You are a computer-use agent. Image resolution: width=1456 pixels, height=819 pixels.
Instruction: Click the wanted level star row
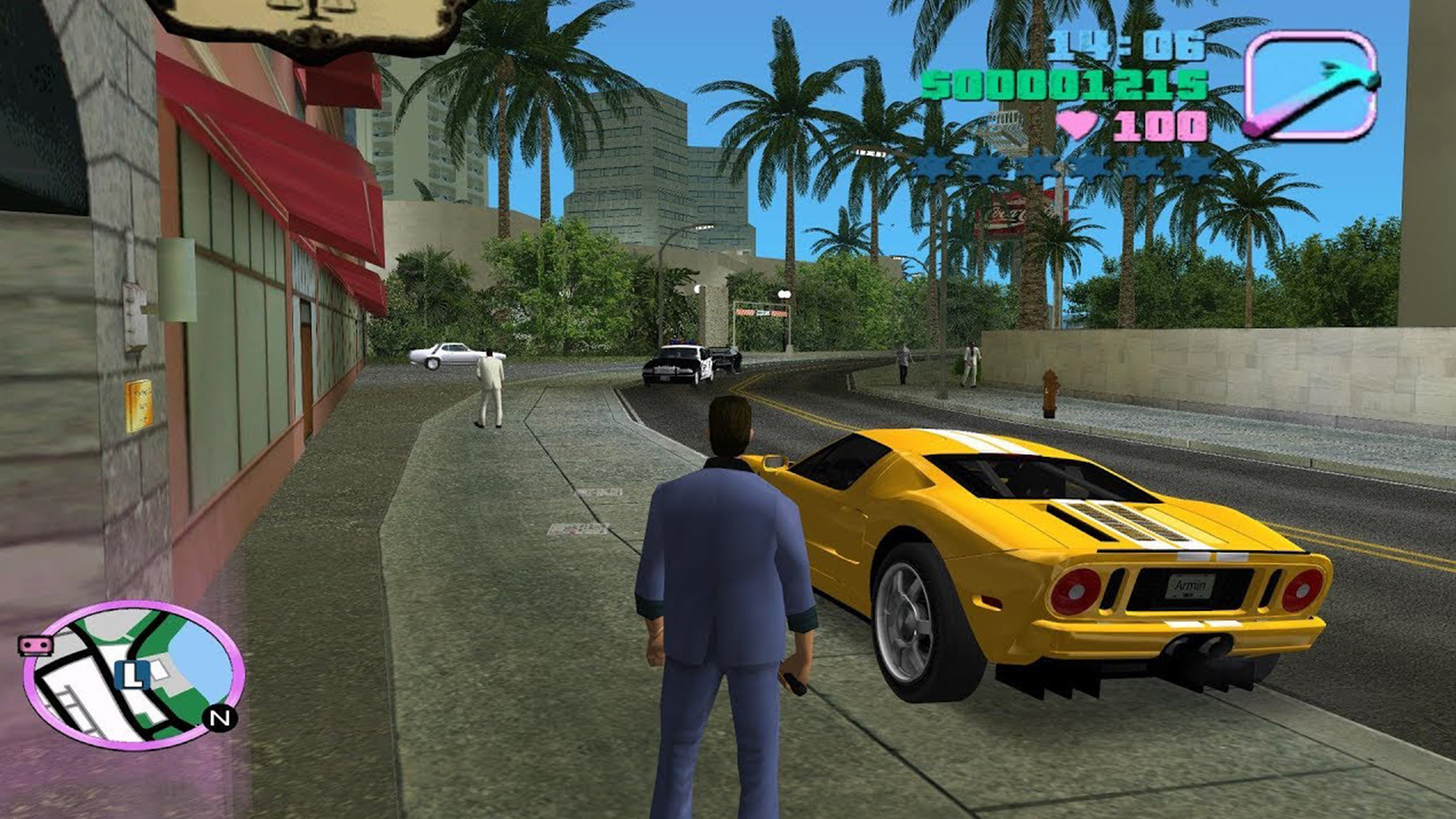click(x=1060, y=165)
